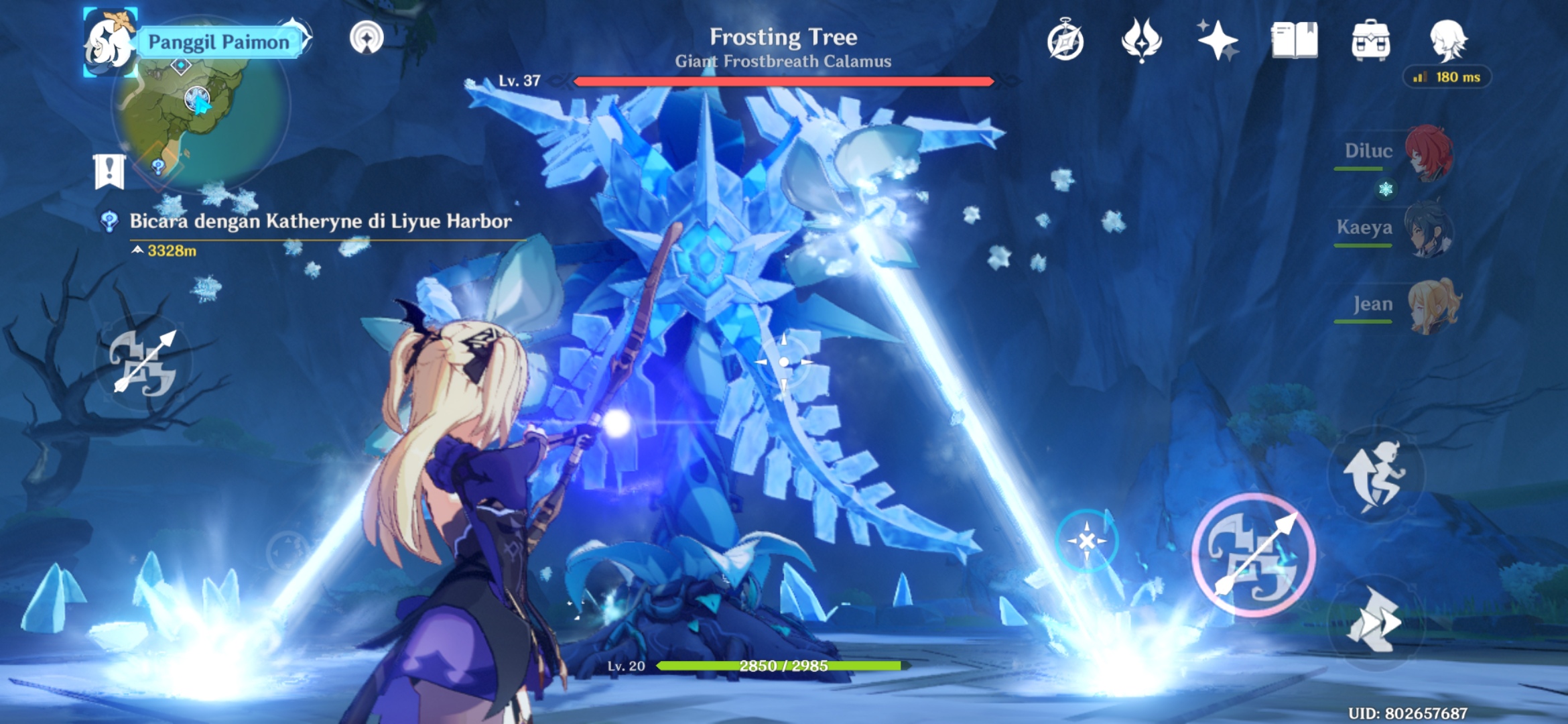The width and height of the screenshot is (1568, 724).
Task: Tap the jump button
Action: pos(1375,475)
